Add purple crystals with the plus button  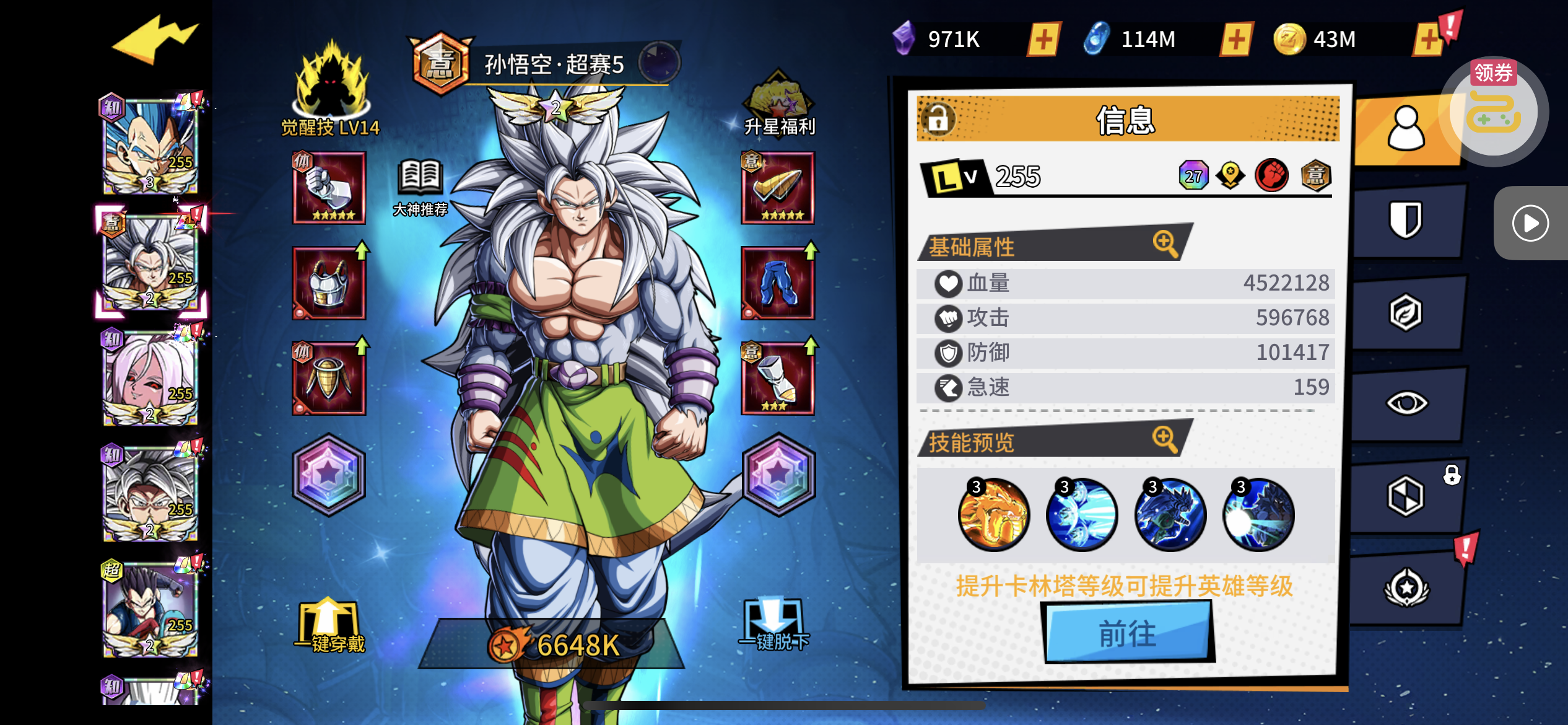(x=1043, y=40)
